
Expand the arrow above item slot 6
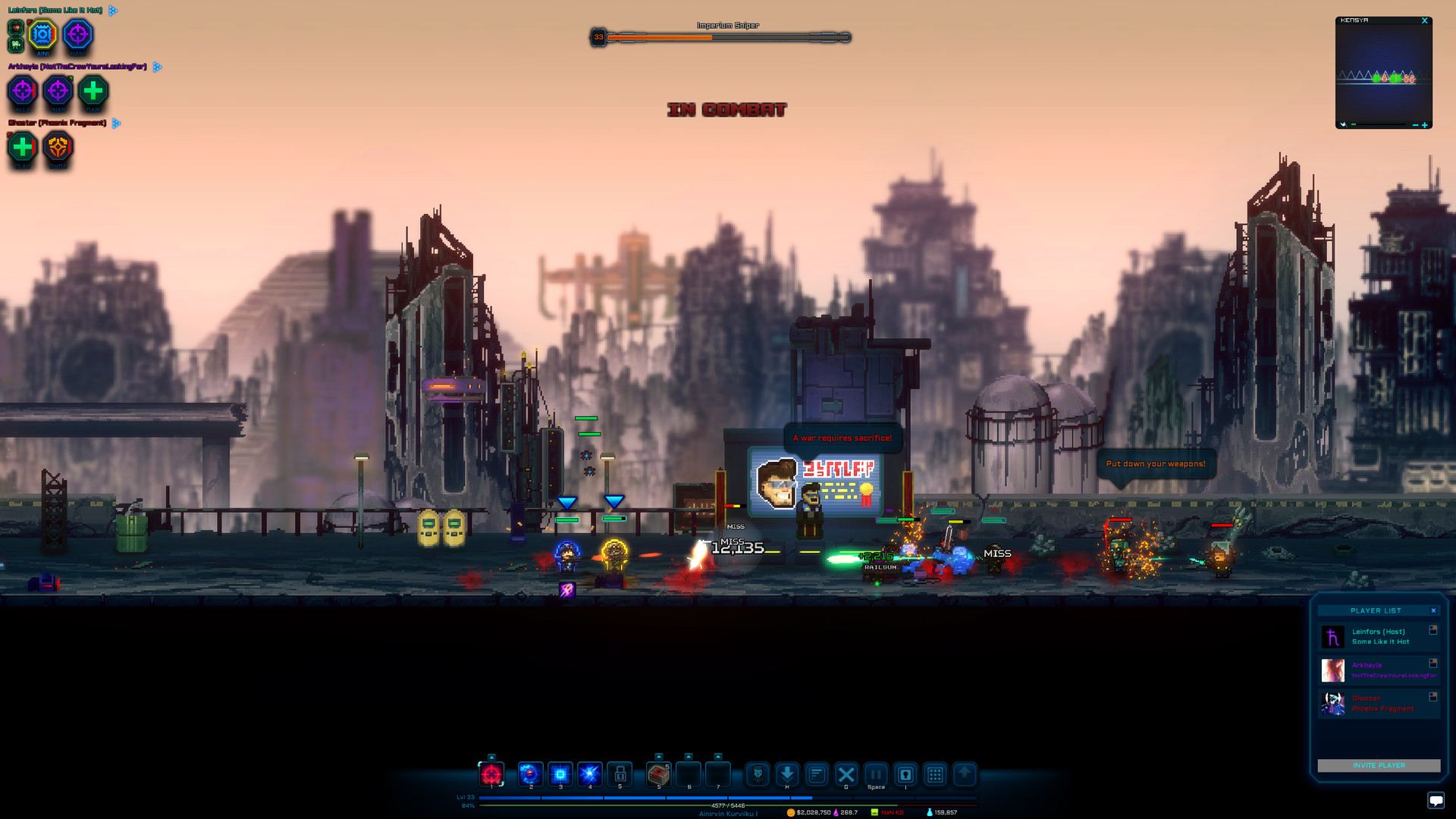688,755
